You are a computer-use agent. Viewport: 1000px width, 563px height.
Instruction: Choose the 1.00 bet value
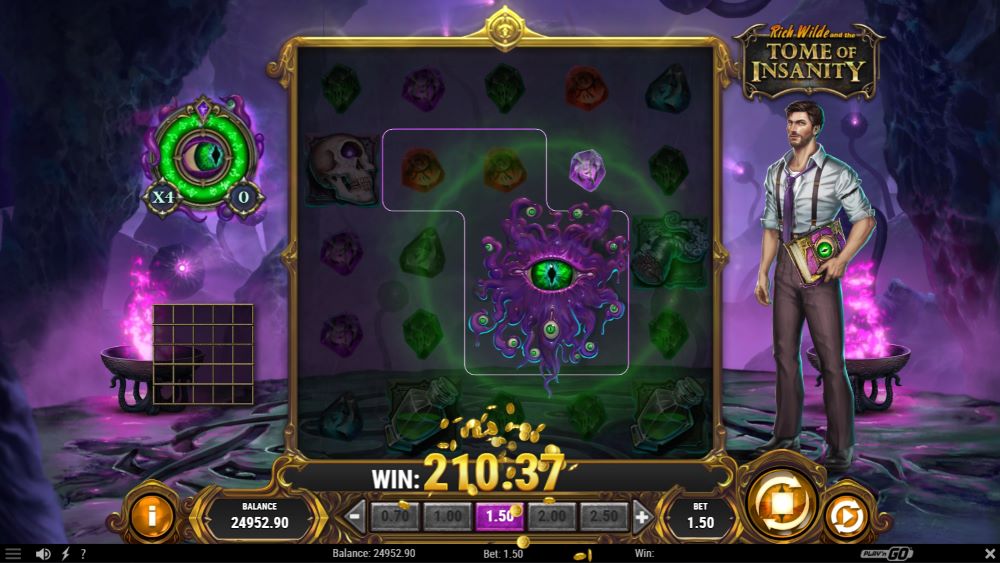pyautogui.click(x=447, y=516)
